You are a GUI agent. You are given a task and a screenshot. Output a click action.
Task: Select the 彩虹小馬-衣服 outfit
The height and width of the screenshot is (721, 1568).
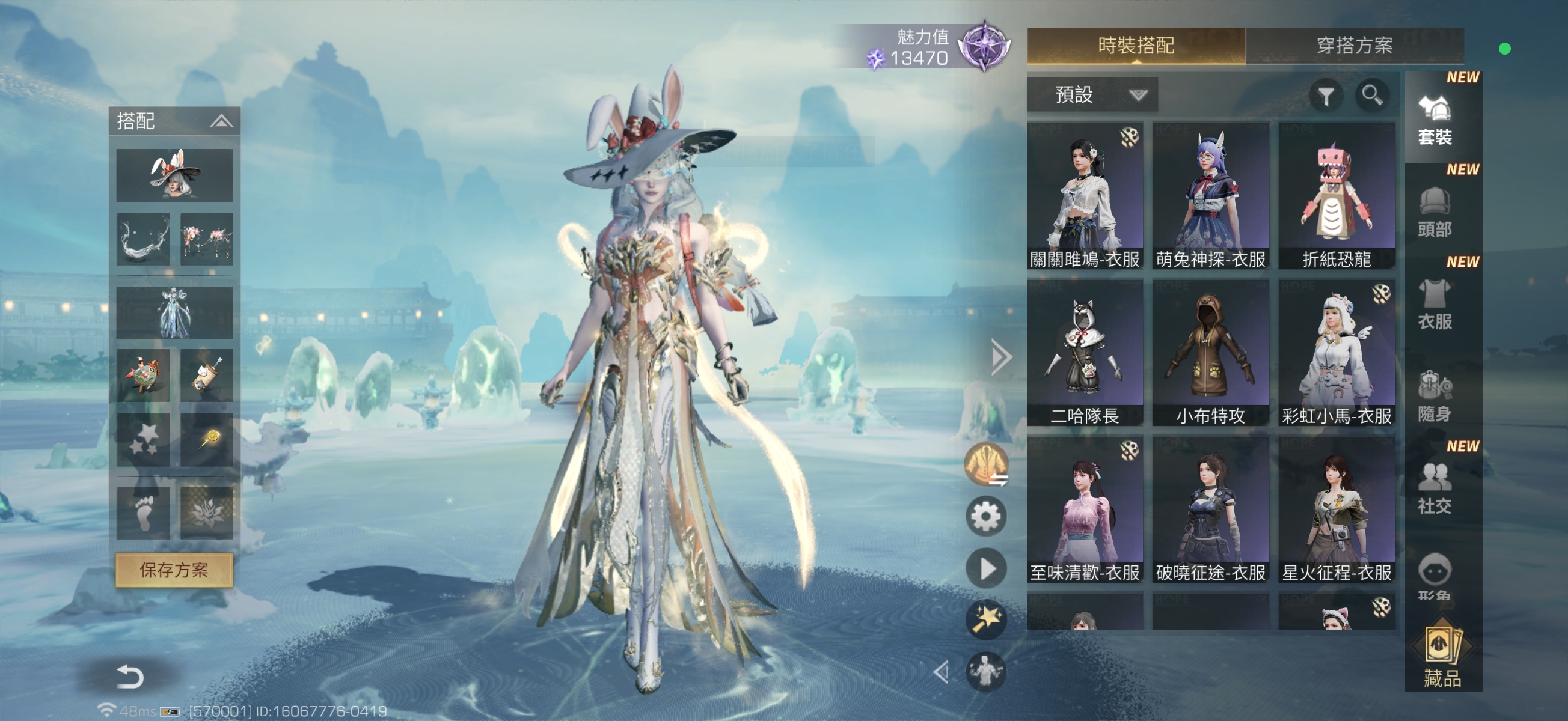[x=1336, y=351]
